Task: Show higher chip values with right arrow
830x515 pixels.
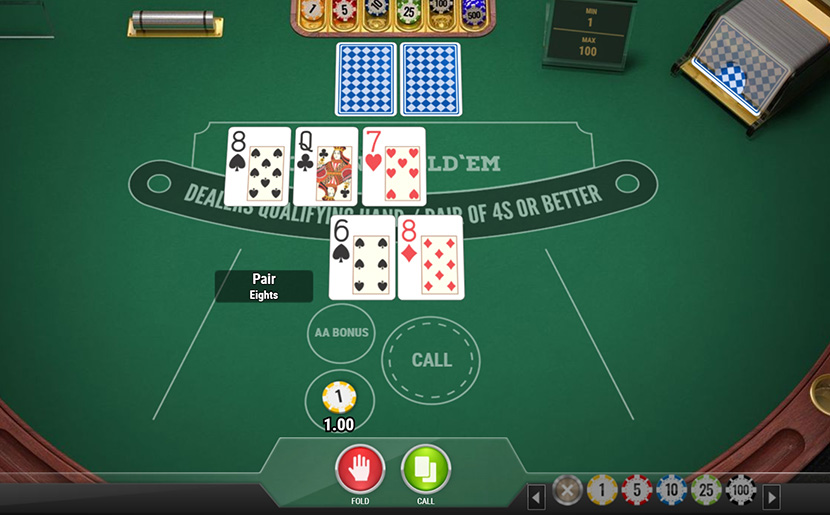Action: pyautogui.click(x=771, y=496)
